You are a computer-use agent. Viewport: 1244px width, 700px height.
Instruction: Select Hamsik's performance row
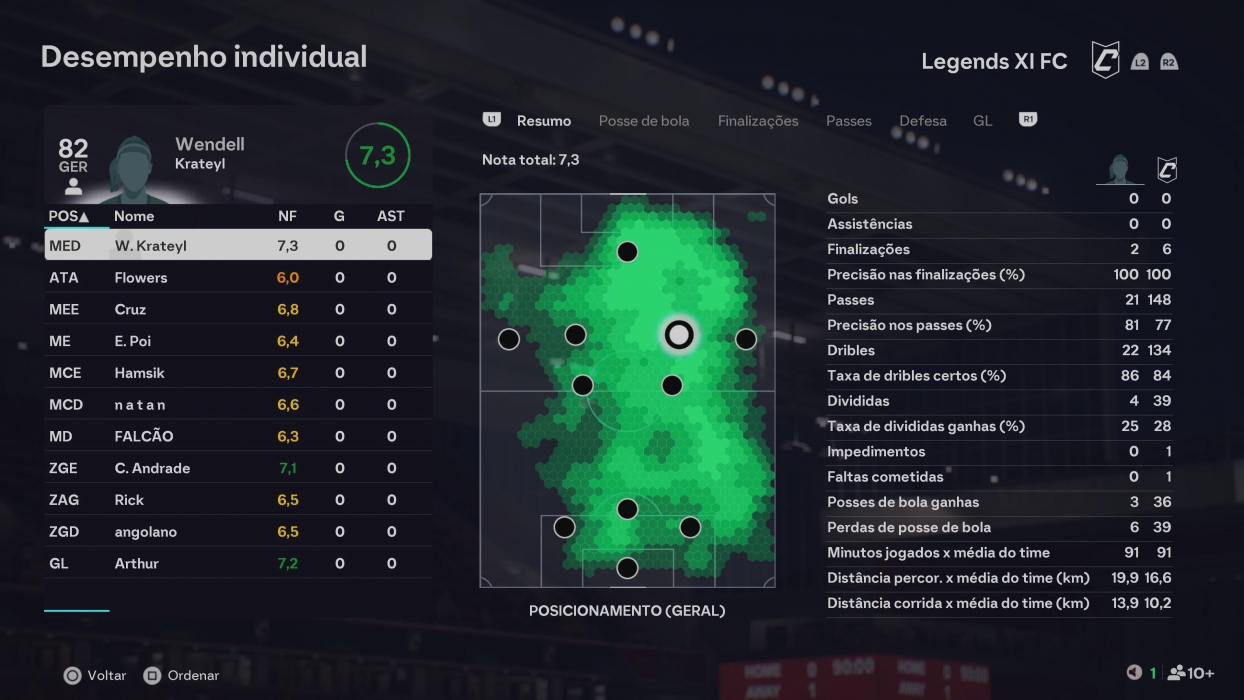click(238, 373)
